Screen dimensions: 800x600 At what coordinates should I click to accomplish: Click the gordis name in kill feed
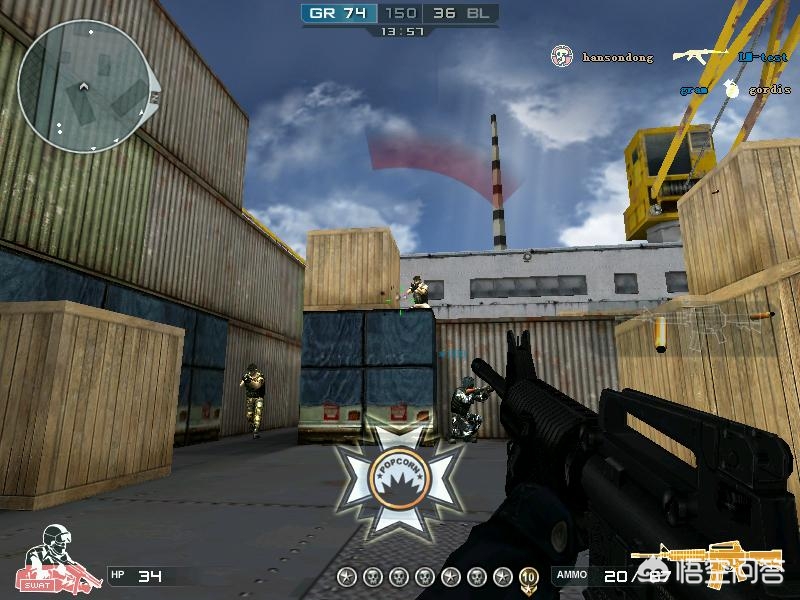pyautogui.click(x=769, y=90)
